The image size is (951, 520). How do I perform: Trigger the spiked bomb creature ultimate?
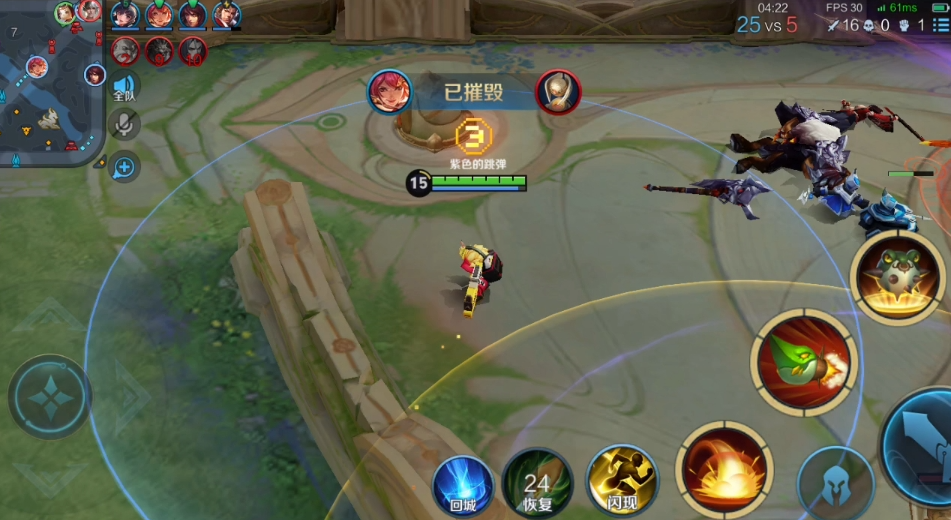(899, 276)
